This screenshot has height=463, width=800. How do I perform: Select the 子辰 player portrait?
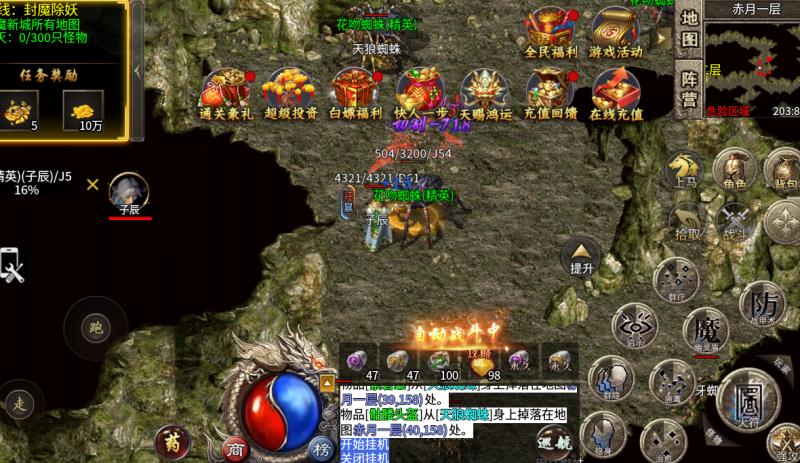pos(129,191)
